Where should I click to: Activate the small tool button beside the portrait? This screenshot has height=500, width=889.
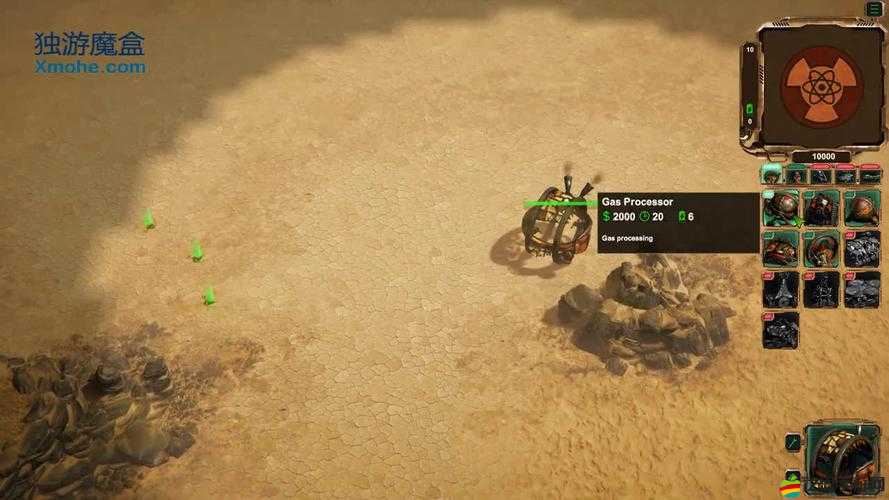pyautogui.click(x=791, y=440)
